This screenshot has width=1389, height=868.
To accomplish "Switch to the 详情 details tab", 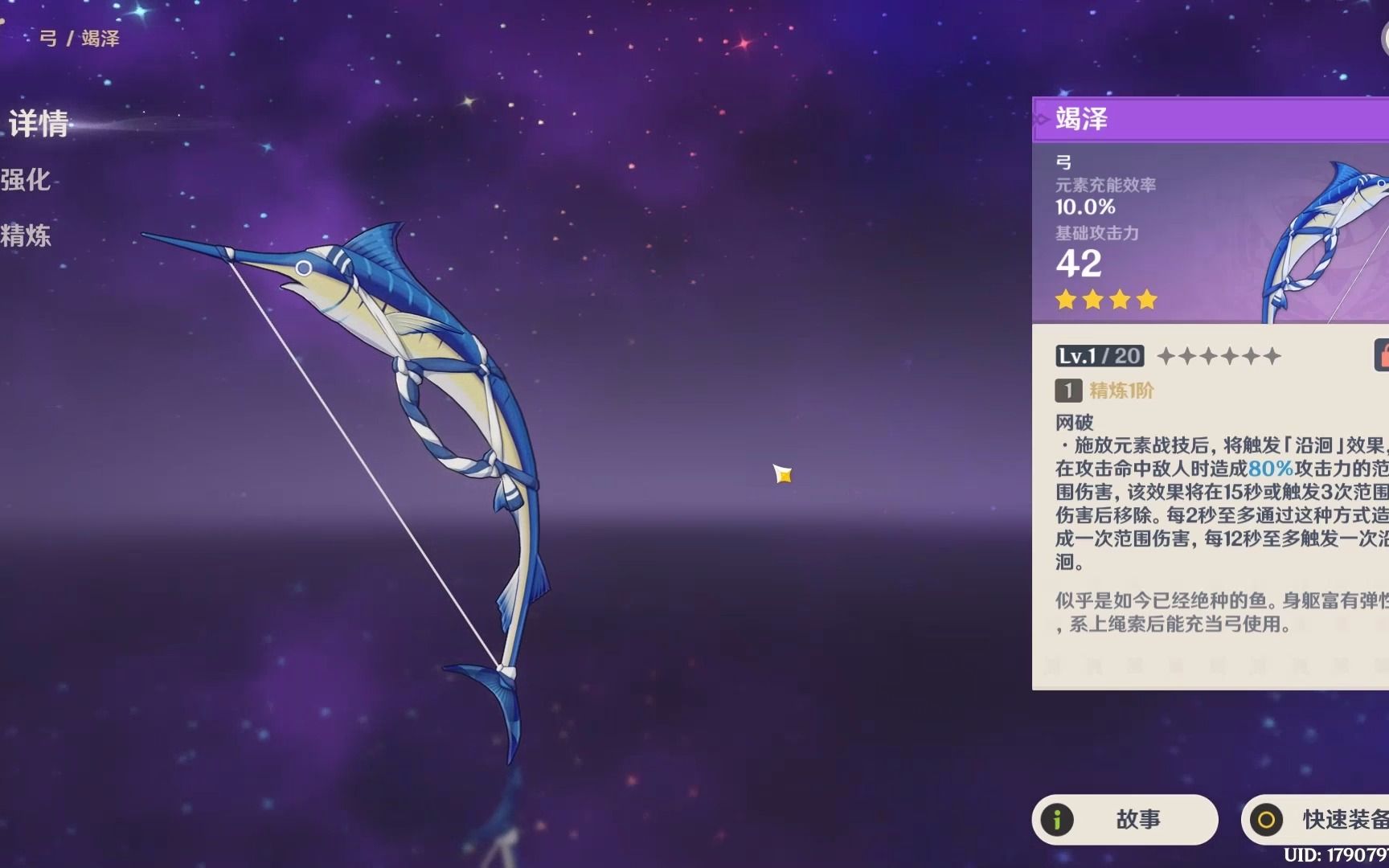I will [x=38, y=124].
